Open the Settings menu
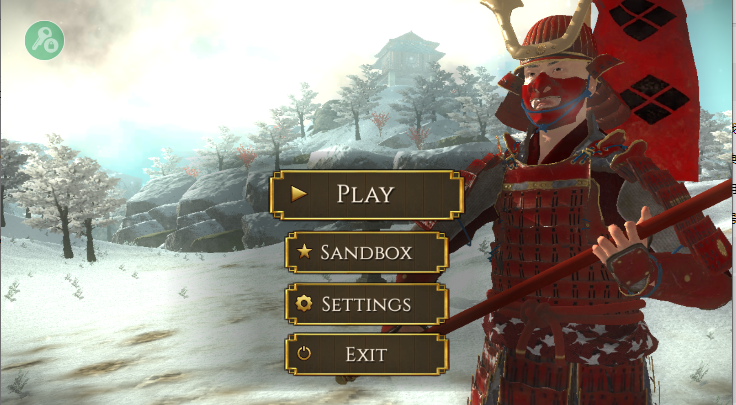This screenshot has height=405, width=736. tap(365, 303)
